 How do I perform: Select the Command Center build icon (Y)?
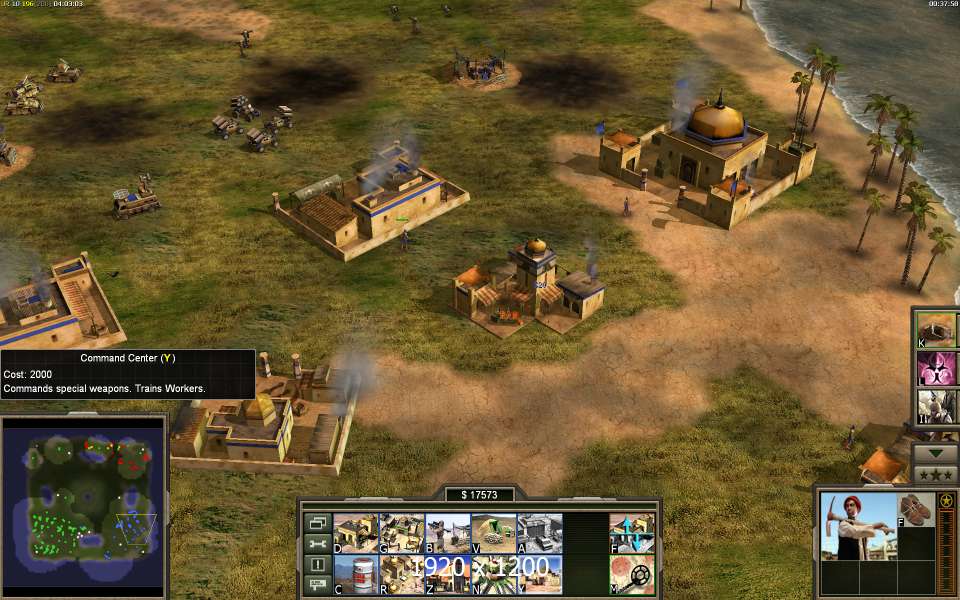540,574
